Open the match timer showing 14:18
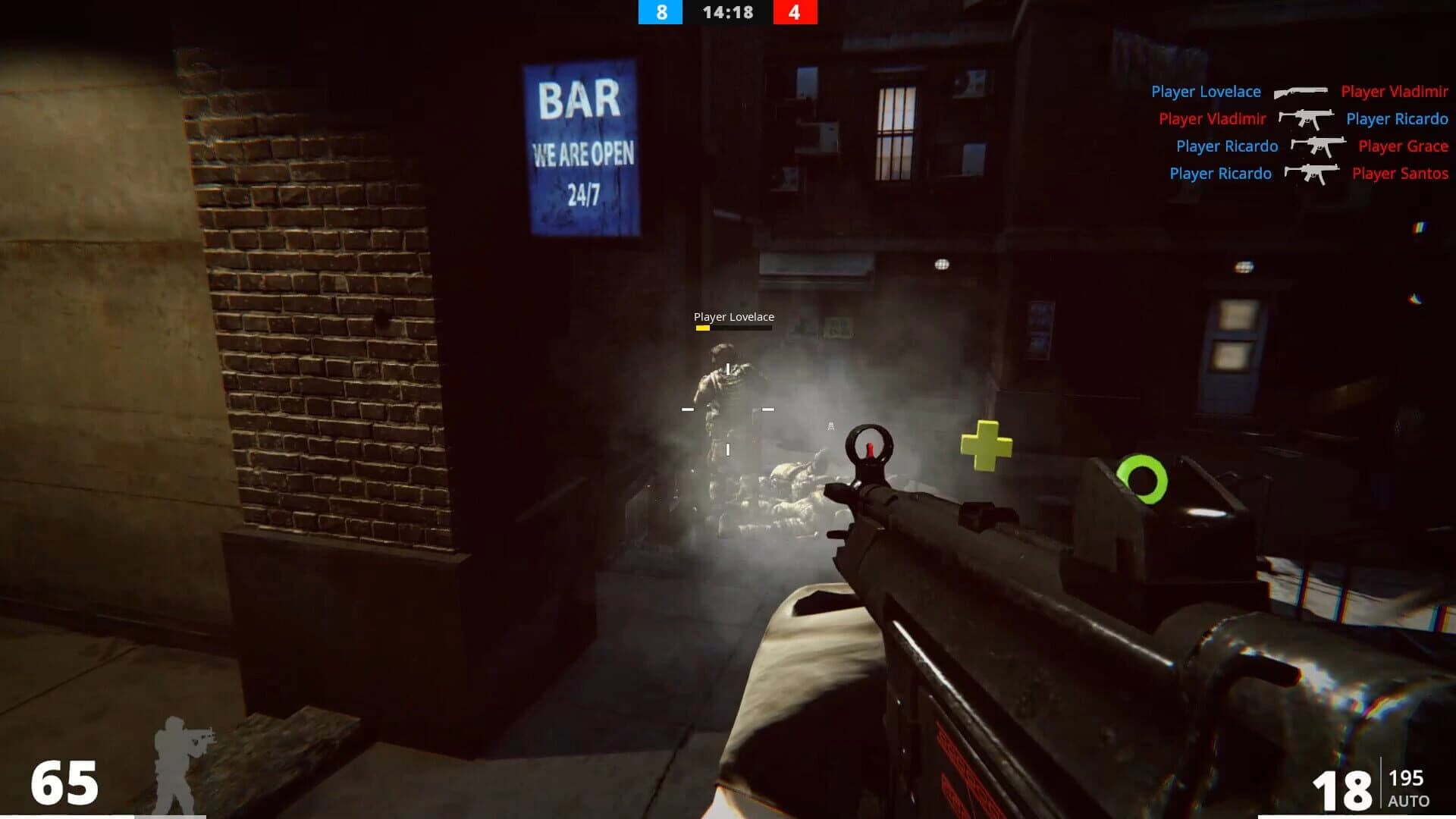 (x=727, y=13)
